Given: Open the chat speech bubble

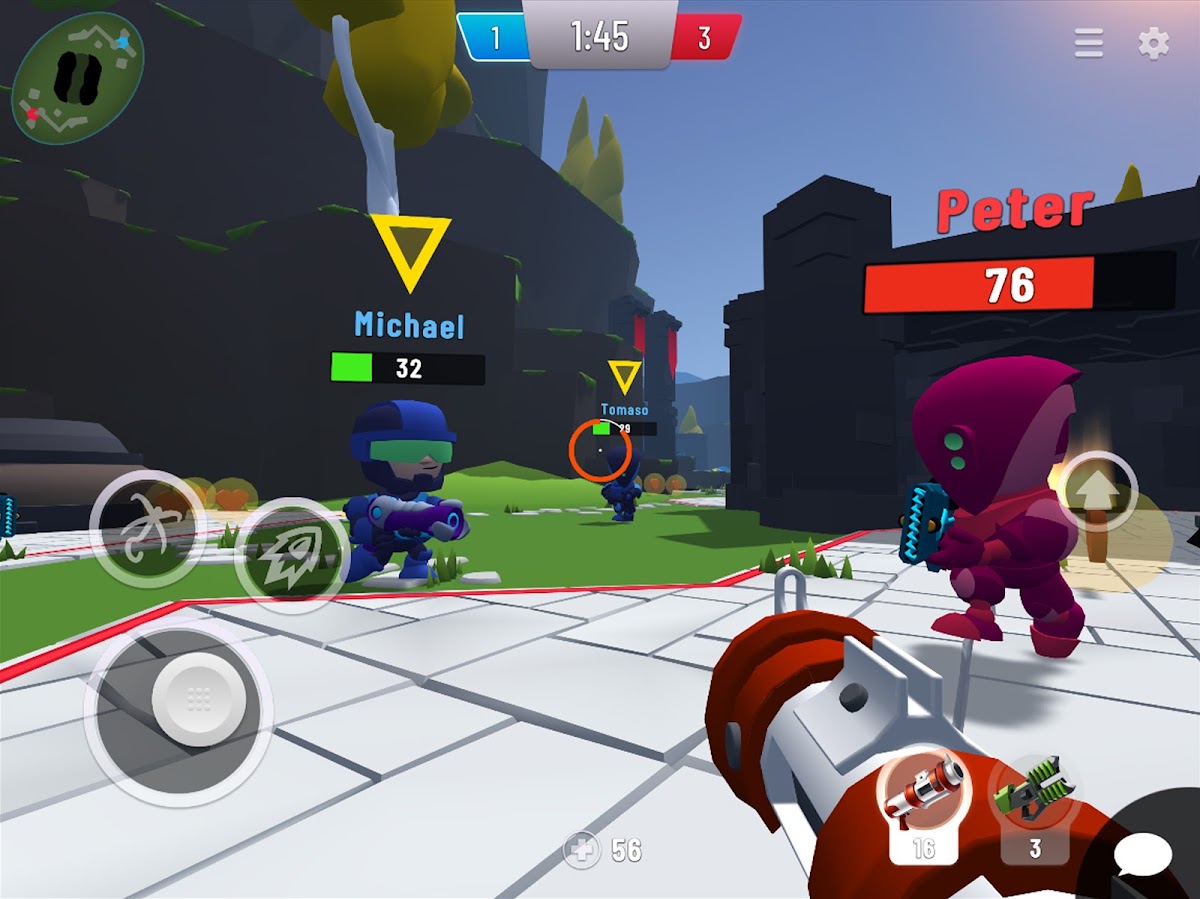Looking at the screenshot, I should pos(1142,855).
